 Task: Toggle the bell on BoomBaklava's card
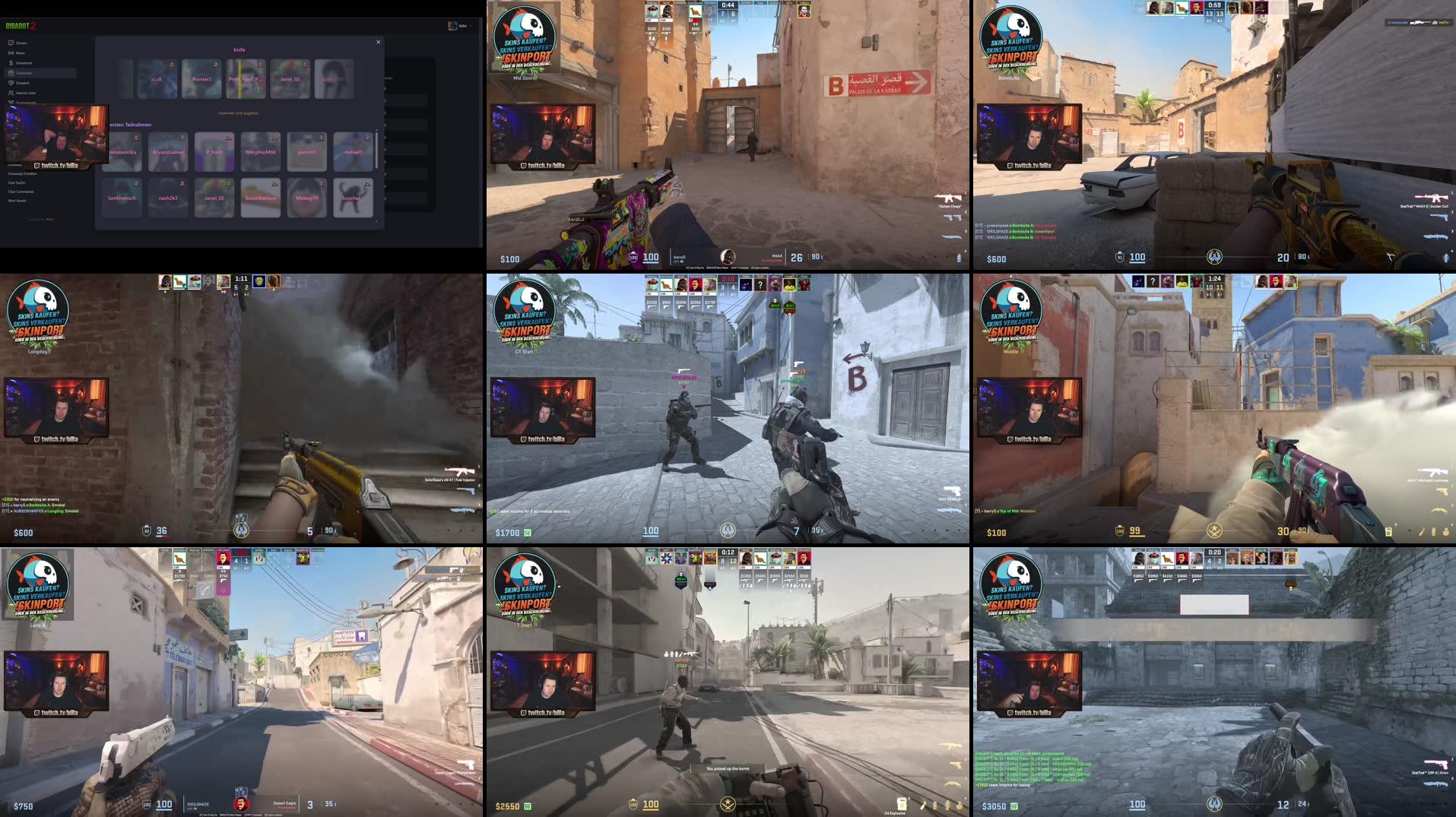point(274,184)
